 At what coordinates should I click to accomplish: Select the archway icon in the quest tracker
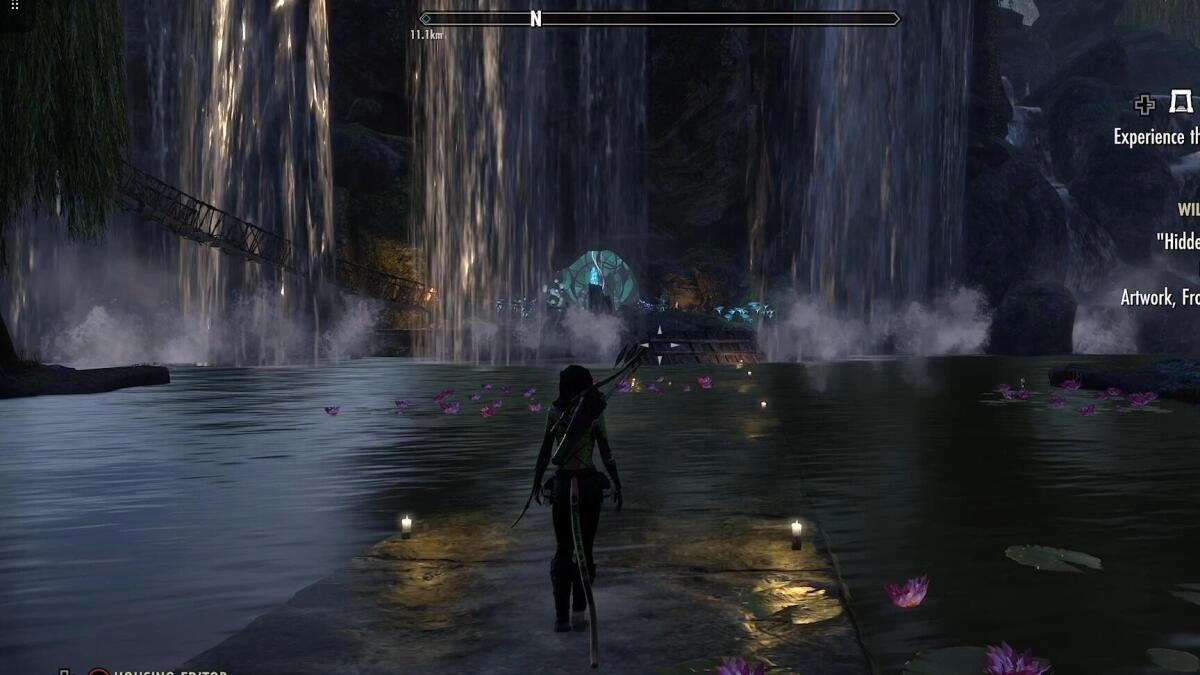pyautogui.click(x=1181, y=103)
